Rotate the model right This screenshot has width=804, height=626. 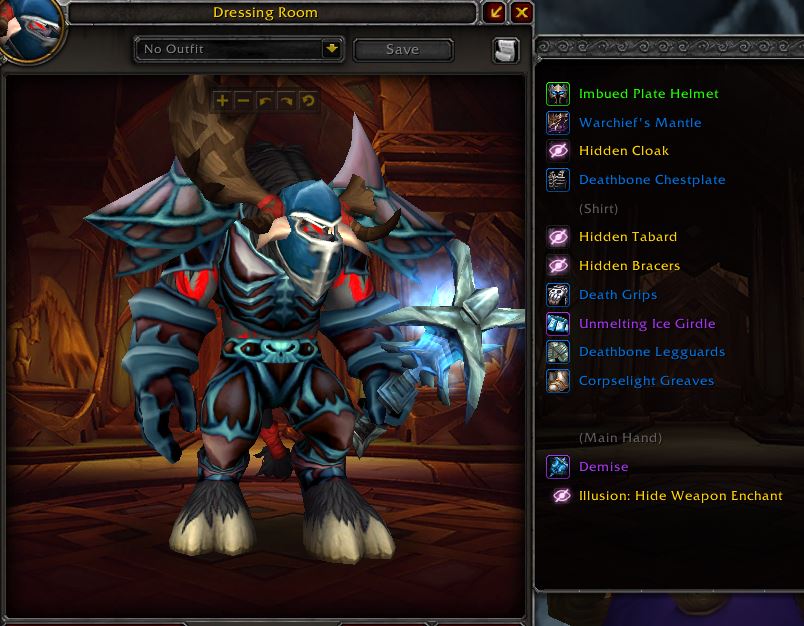pos(286,101)
